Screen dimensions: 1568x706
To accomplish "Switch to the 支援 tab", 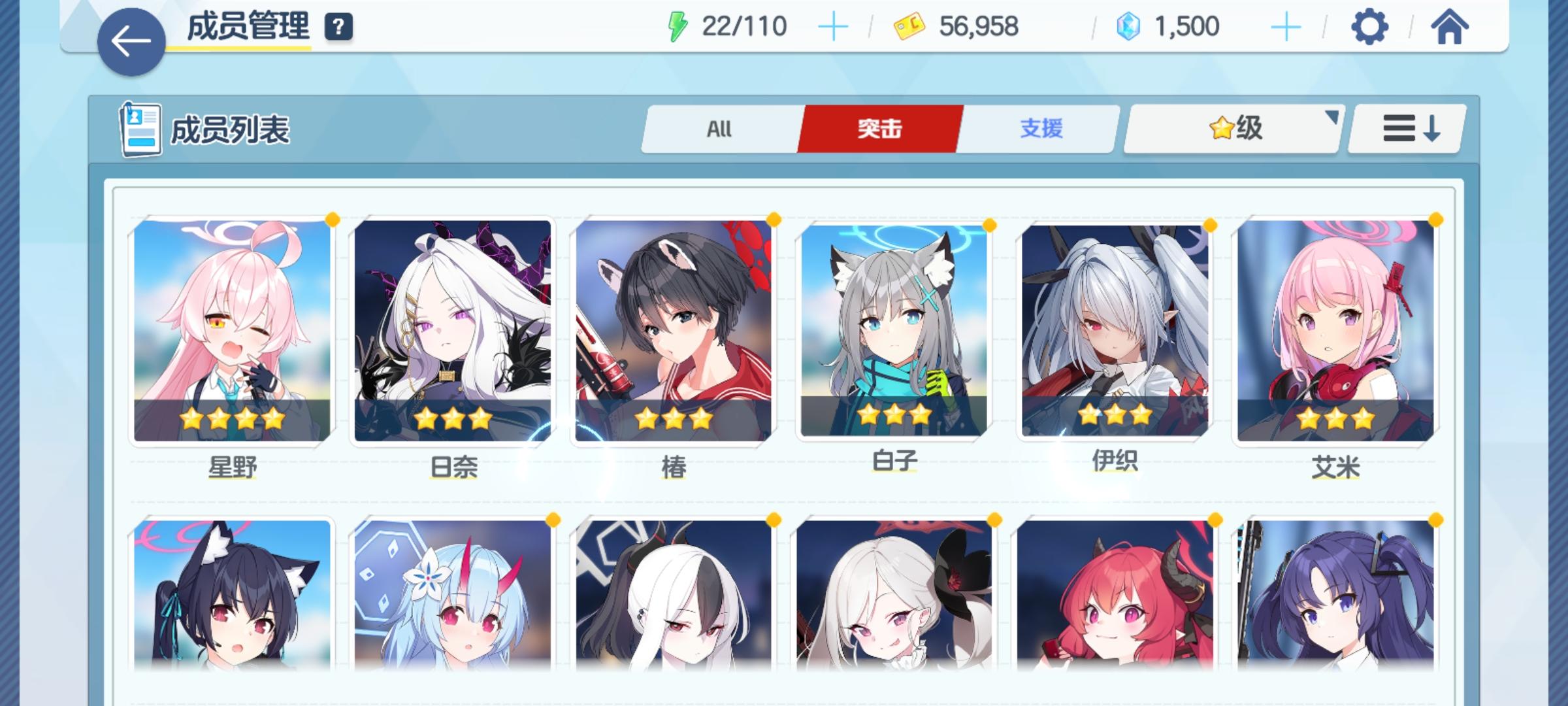I will [1041, 129].
